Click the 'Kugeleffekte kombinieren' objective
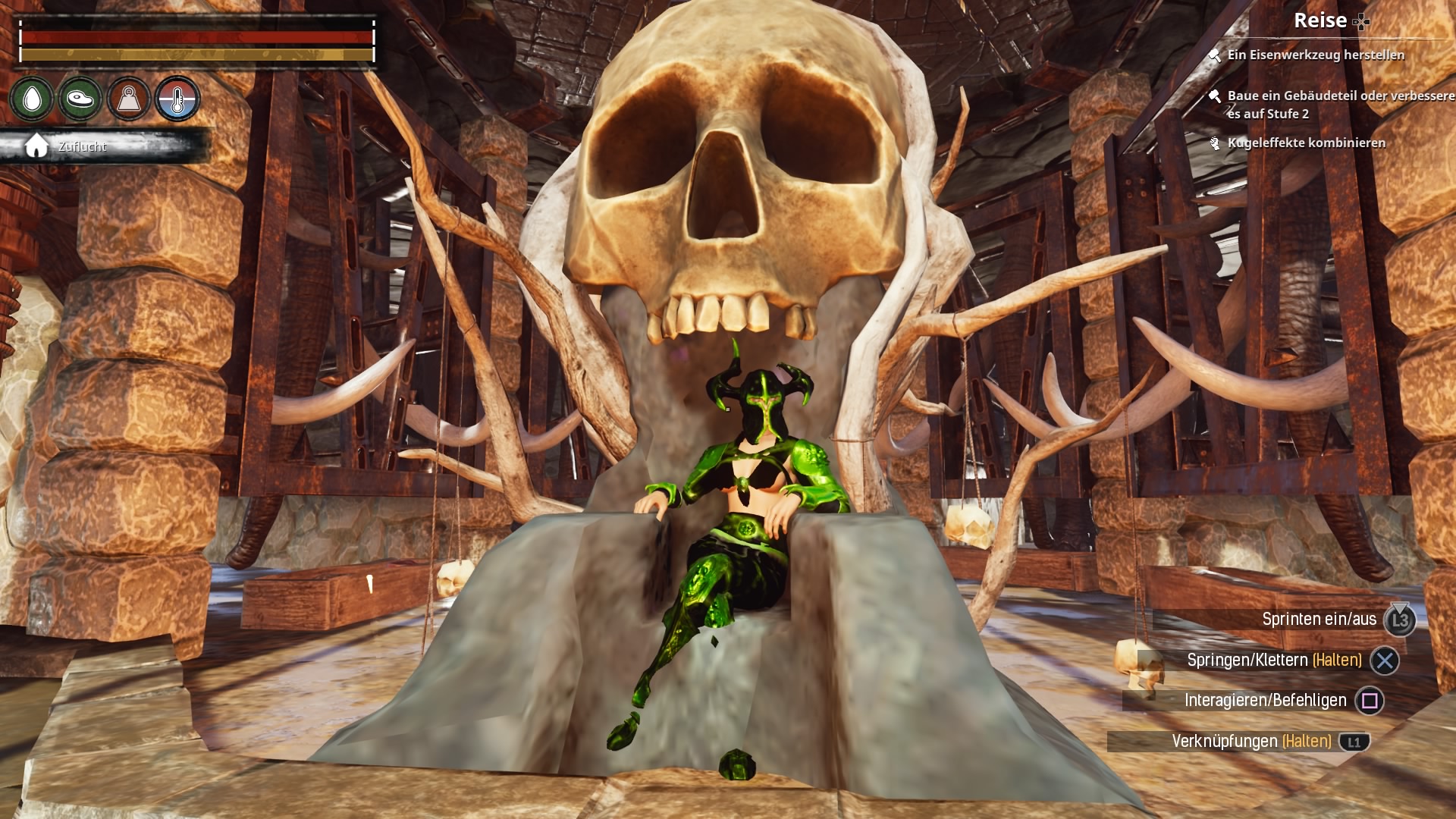 coord(1306,143)
